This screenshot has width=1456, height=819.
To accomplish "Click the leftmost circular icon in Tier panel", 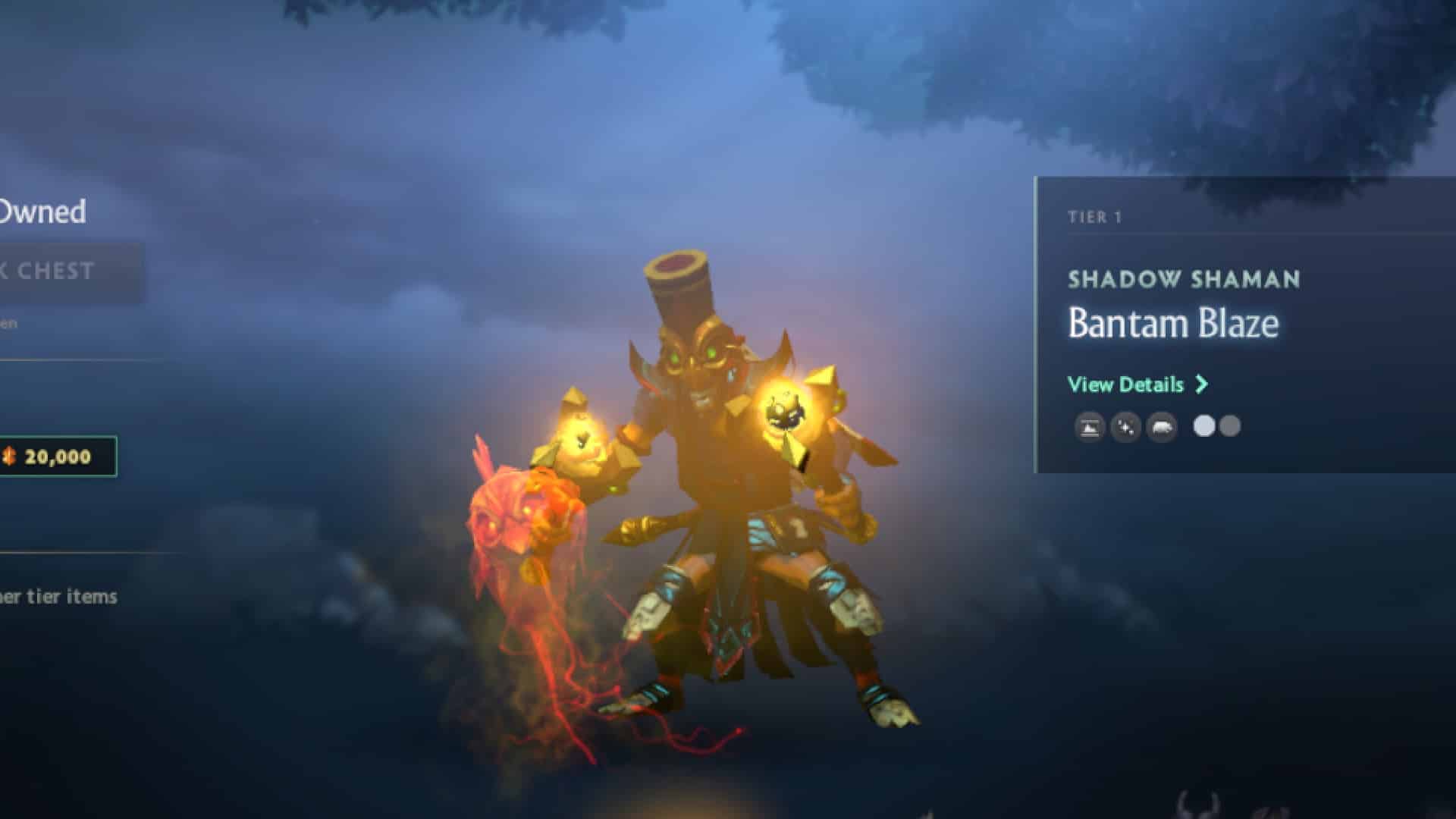I will click(1088, 427).
